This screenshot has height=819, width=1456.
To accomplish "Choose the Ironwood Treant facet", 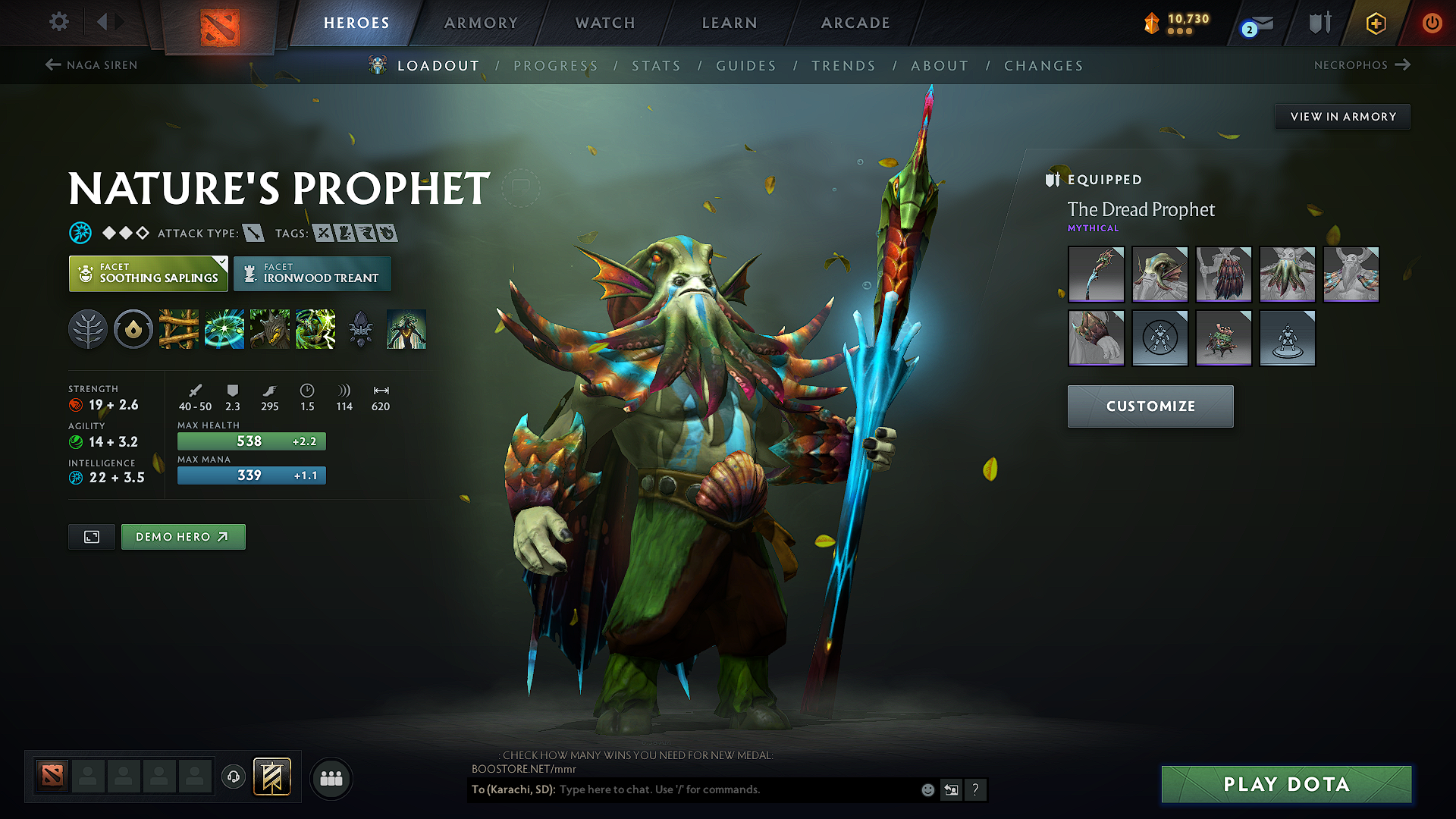I will [312, 274].
